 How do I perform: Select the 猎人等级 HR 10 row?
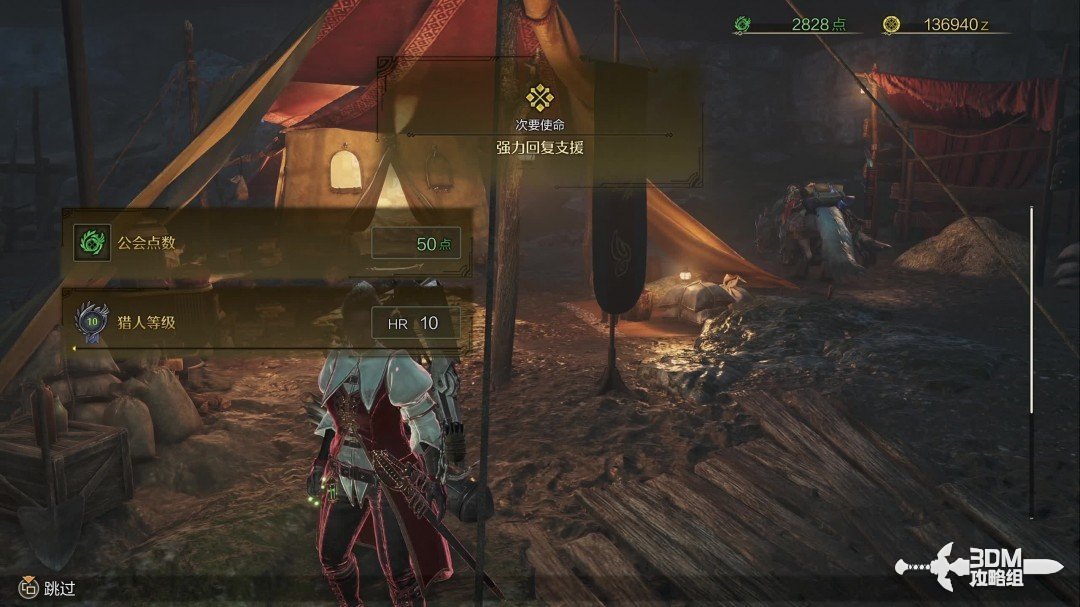point(267,322)
